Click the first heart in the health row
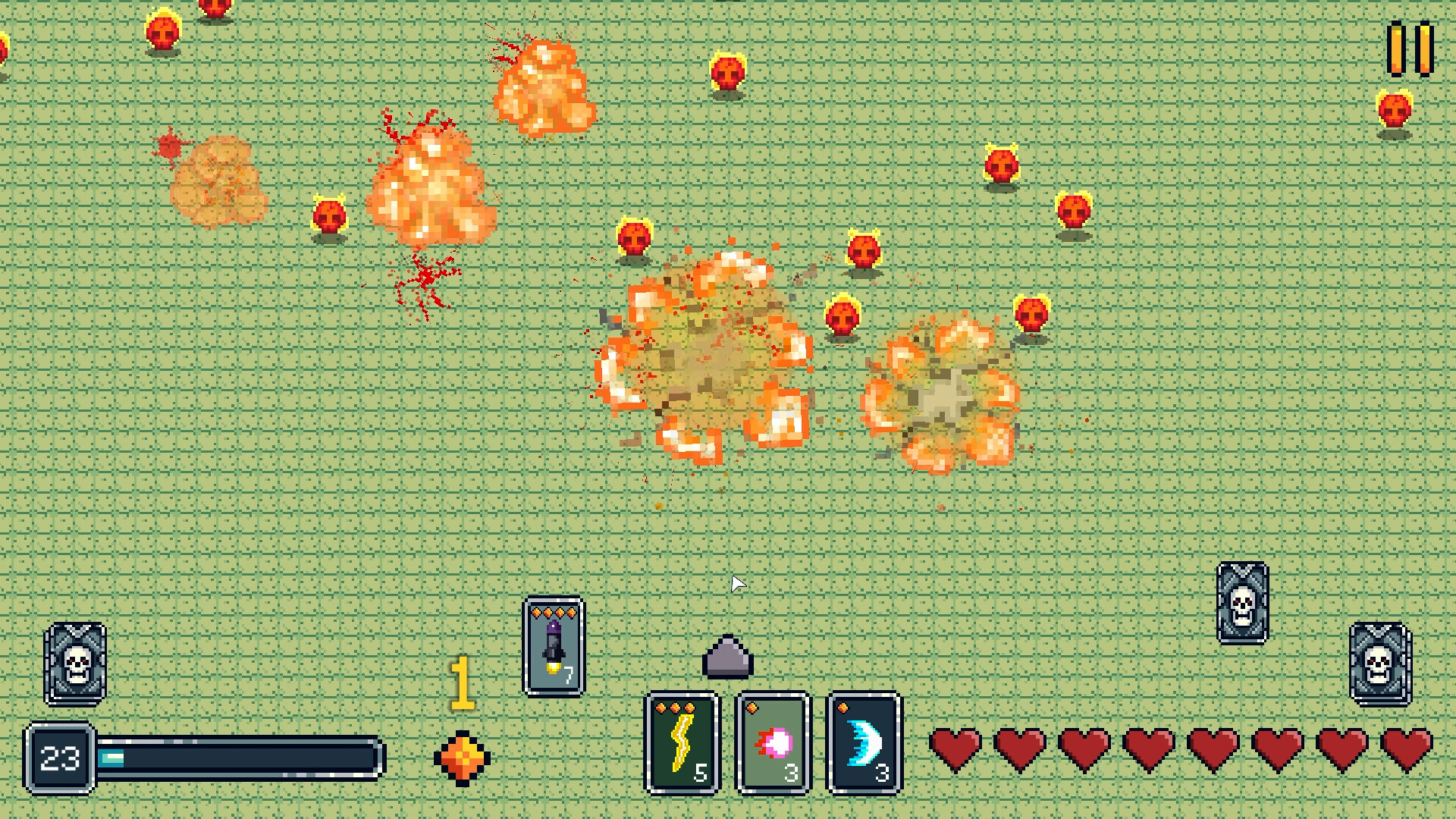The width and height of the screenshot is (1456, 819). point(955,747)
